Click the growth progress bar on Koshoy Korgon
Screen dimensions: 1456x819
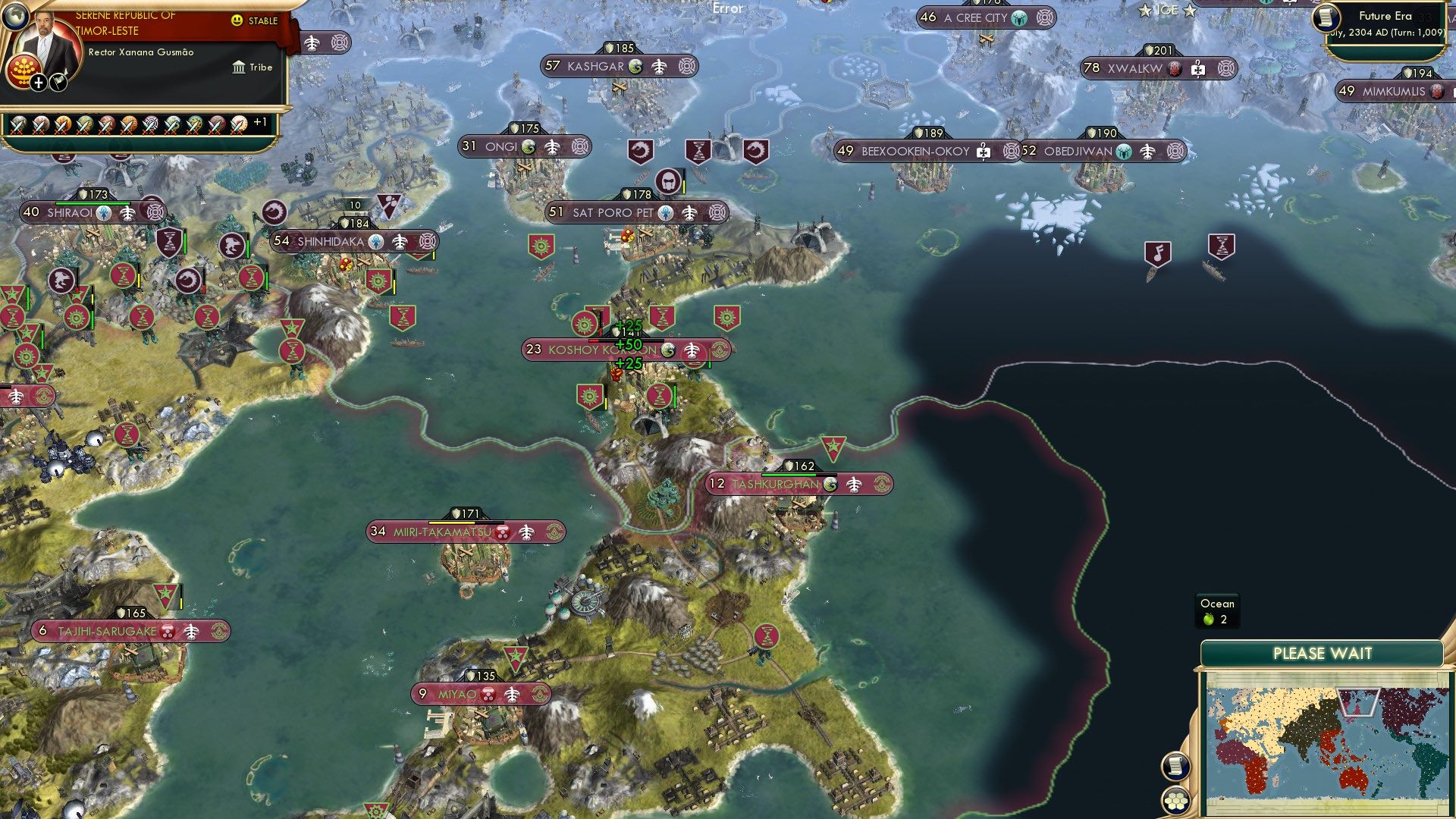[x=626, y=340]
